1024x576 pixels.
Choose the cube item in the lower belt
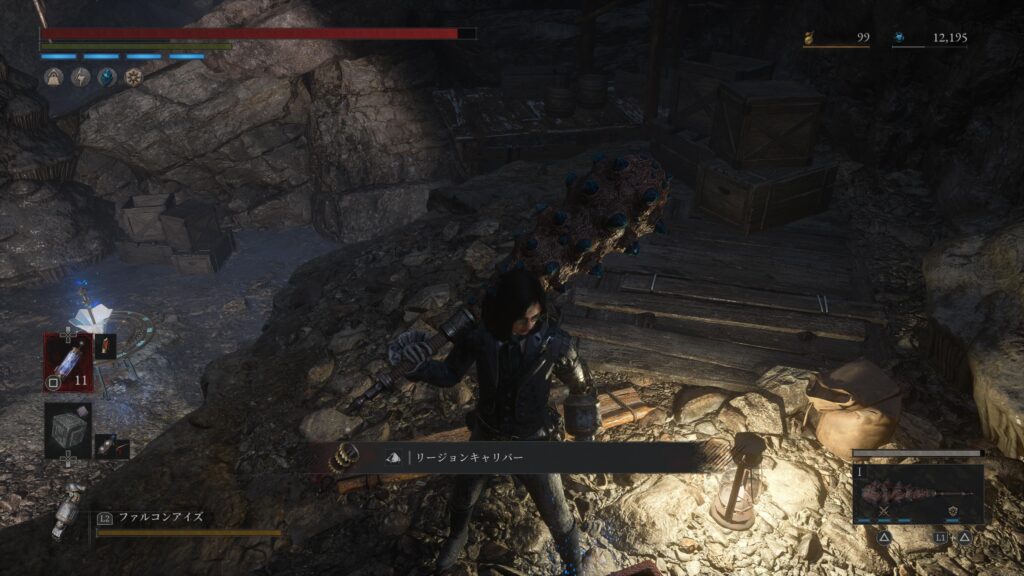point(67,431)
